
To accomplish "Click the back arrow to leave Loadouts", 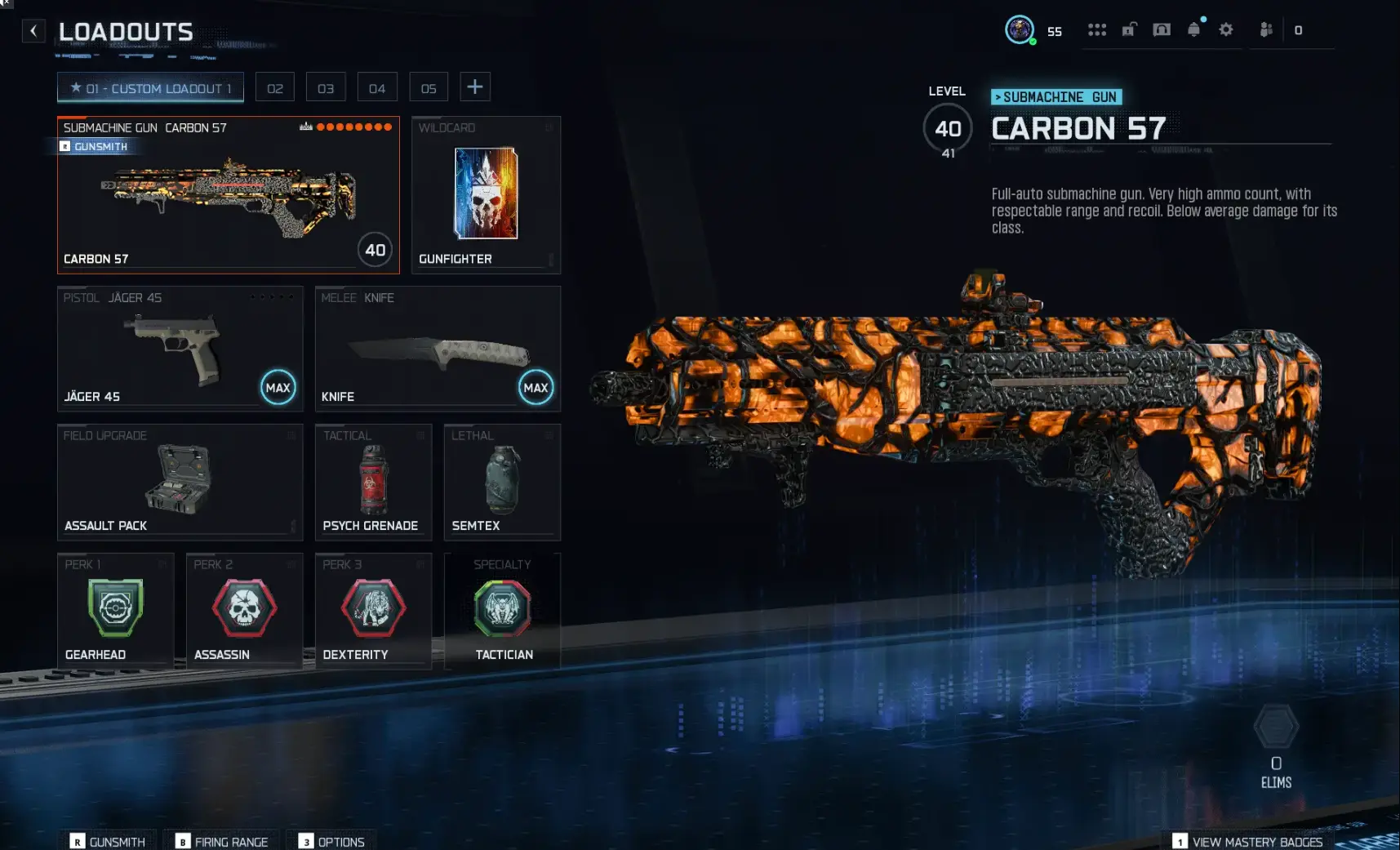I will 33,30.
